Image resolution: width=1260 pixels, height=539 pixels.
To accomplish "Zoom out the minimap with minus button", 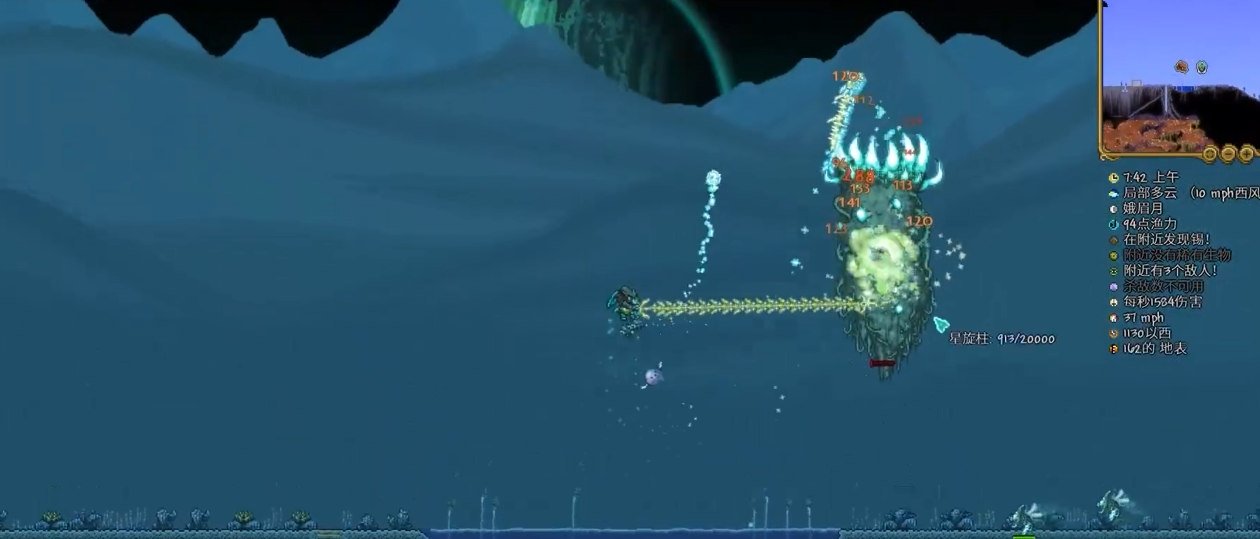I will (x=1228, y=154).
